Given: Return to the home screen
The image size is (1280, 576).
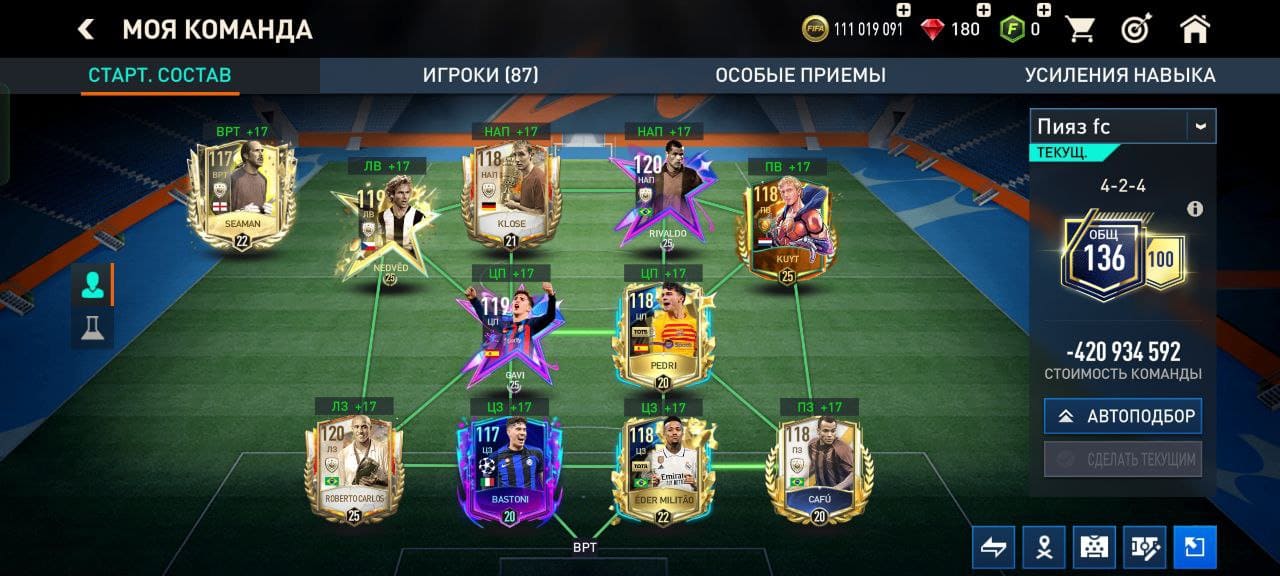Looking at the screenshot, I should point(1195,29).
